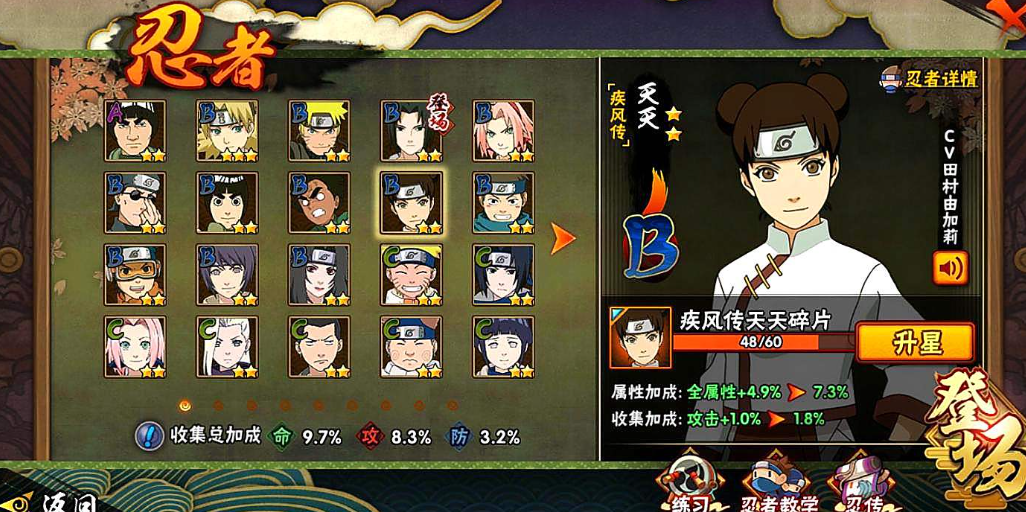Select the C-rank Ino portrait
The height and width of the screenshot is (512, 1026).
227,347
